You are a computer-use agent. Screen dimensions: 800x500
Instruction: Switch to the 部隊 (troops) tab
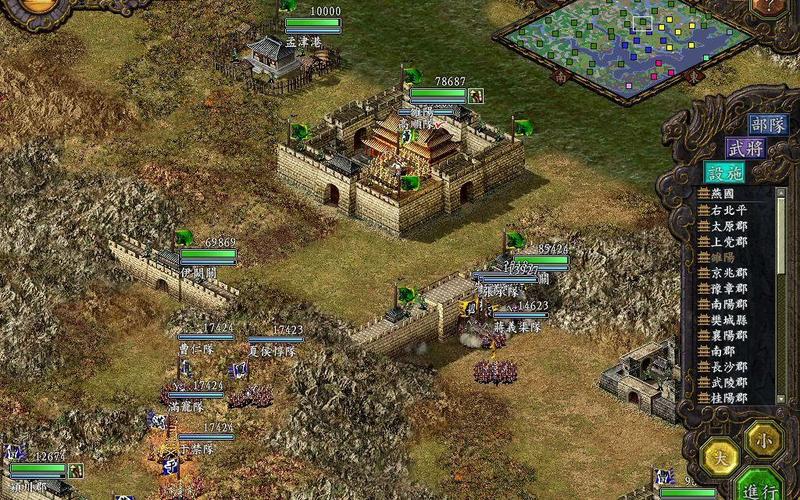[x=766, y=124]
